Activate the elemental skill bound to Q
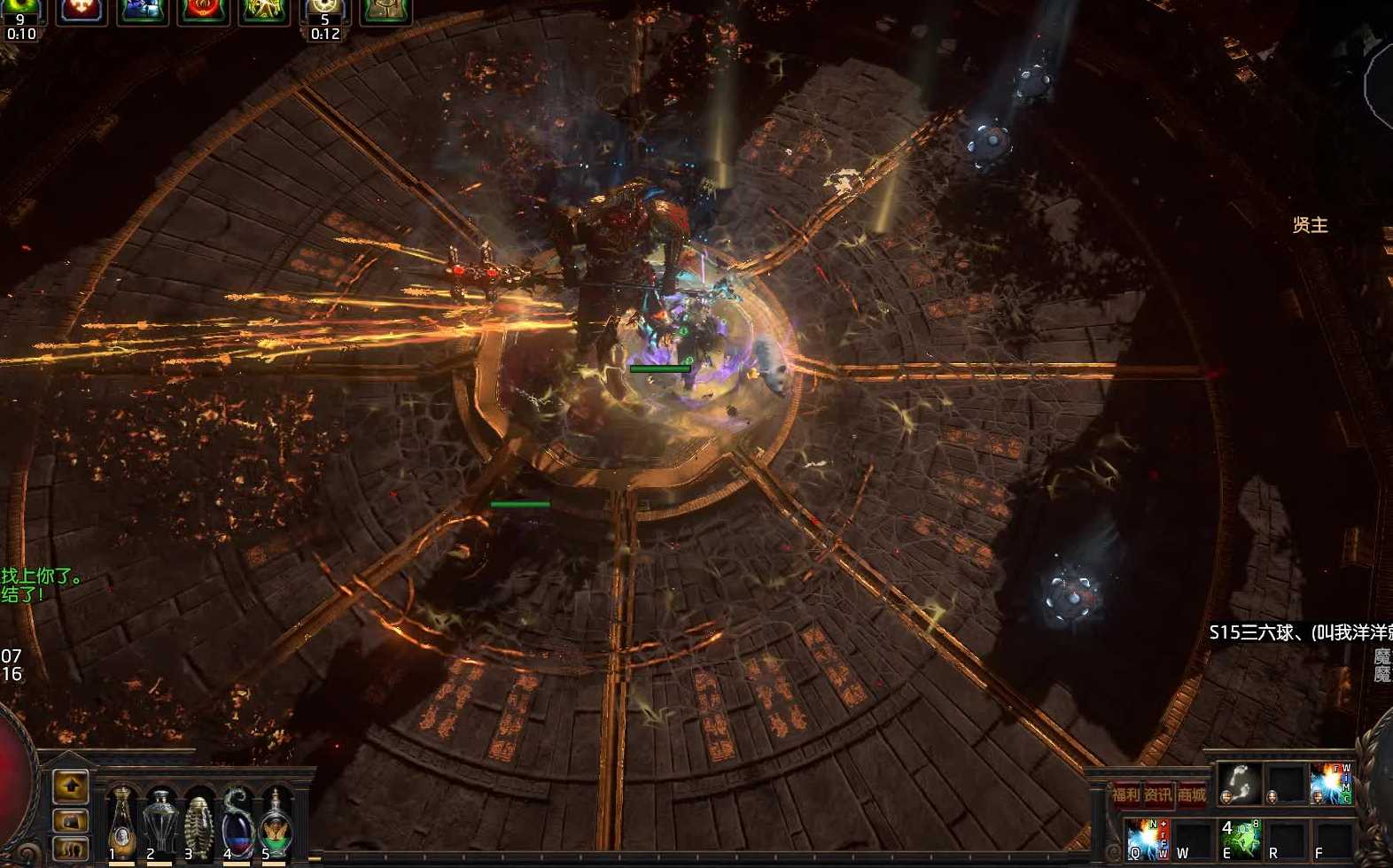 [x=1148, y=838]
